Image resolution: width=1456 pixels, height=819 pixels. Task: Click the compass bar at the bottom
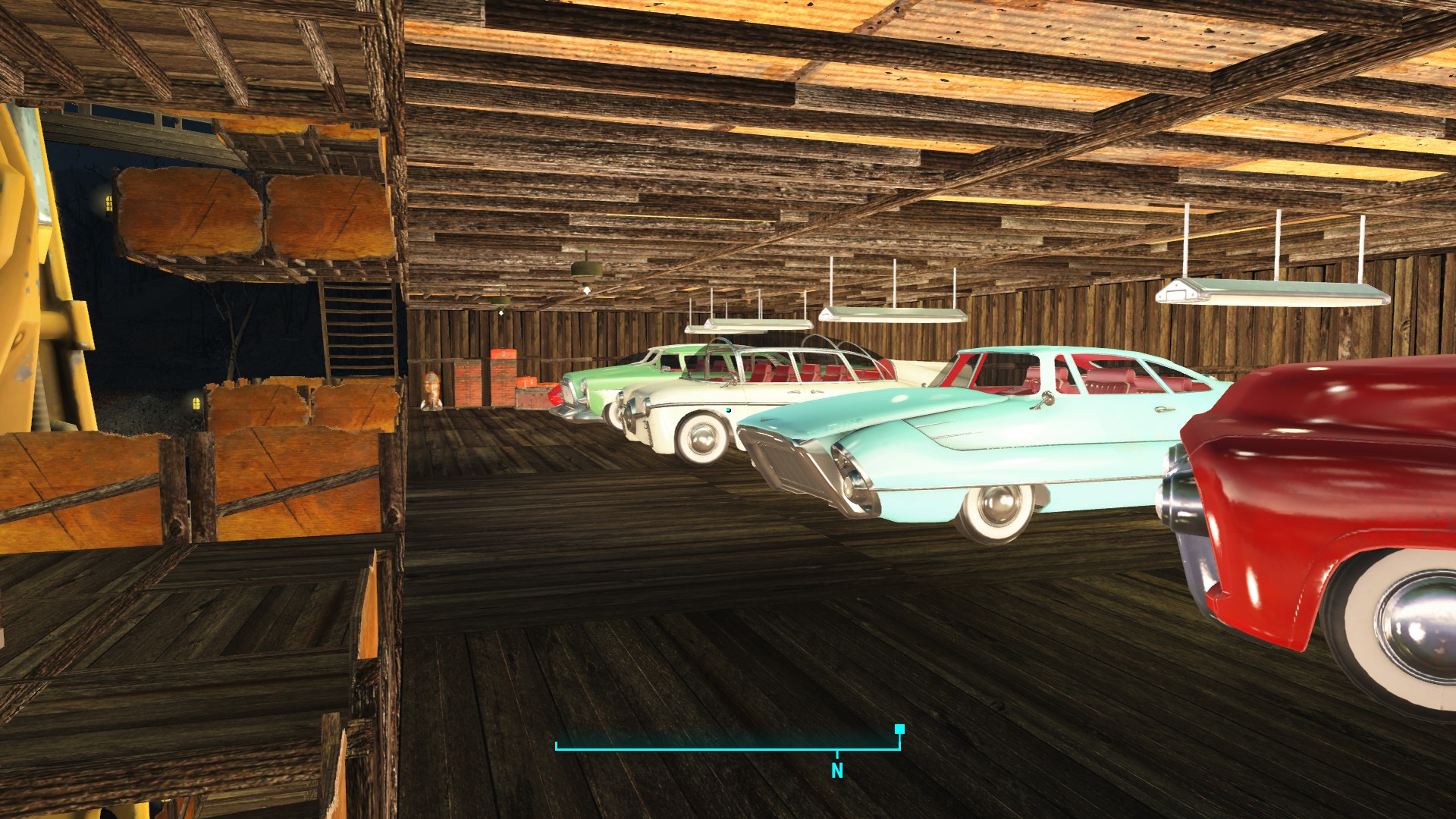tap(727, 747)
